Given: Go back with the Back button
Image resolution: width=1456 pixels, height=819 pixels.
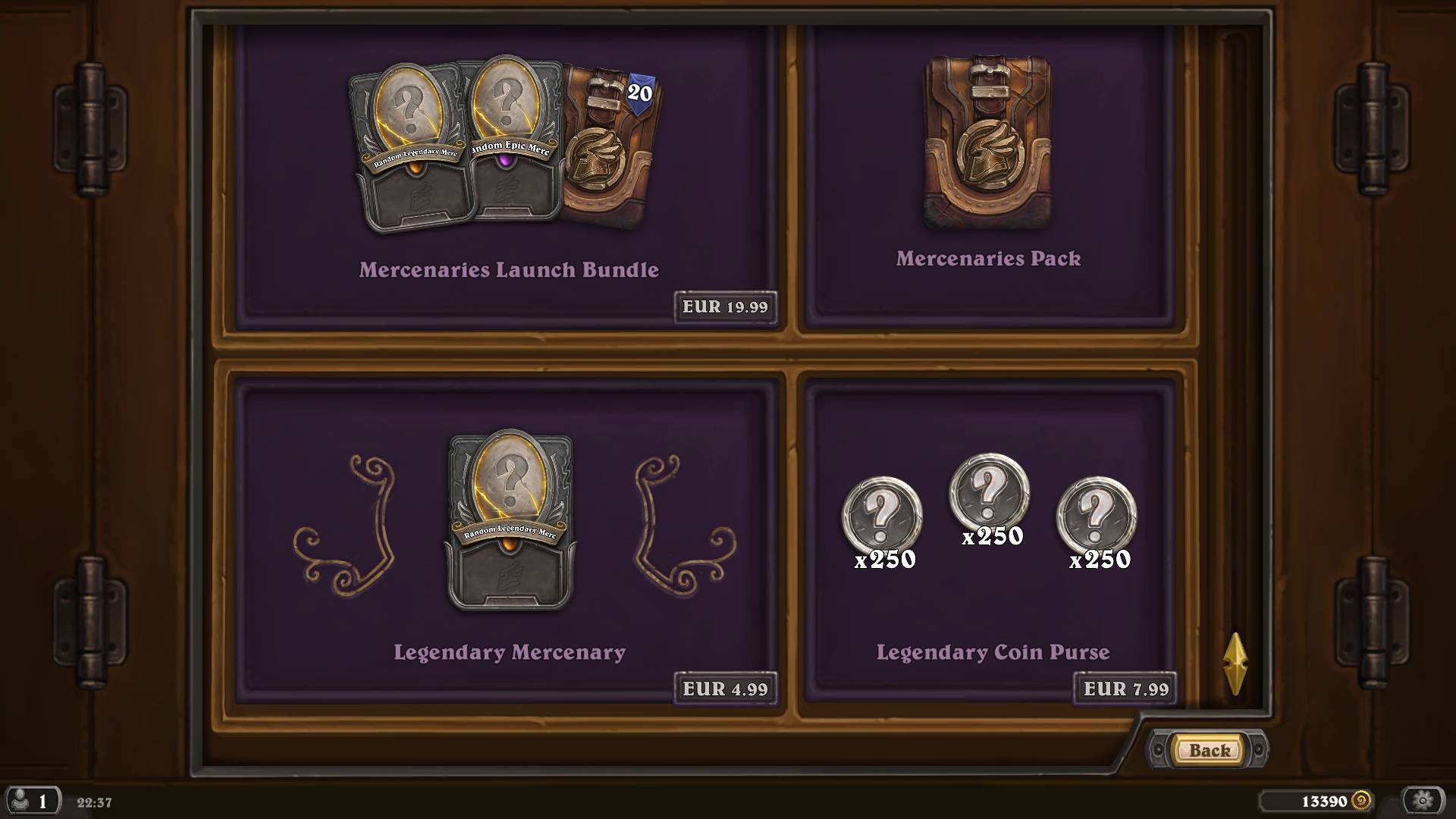Looking at the screenshot, I should click(1209, 750).
